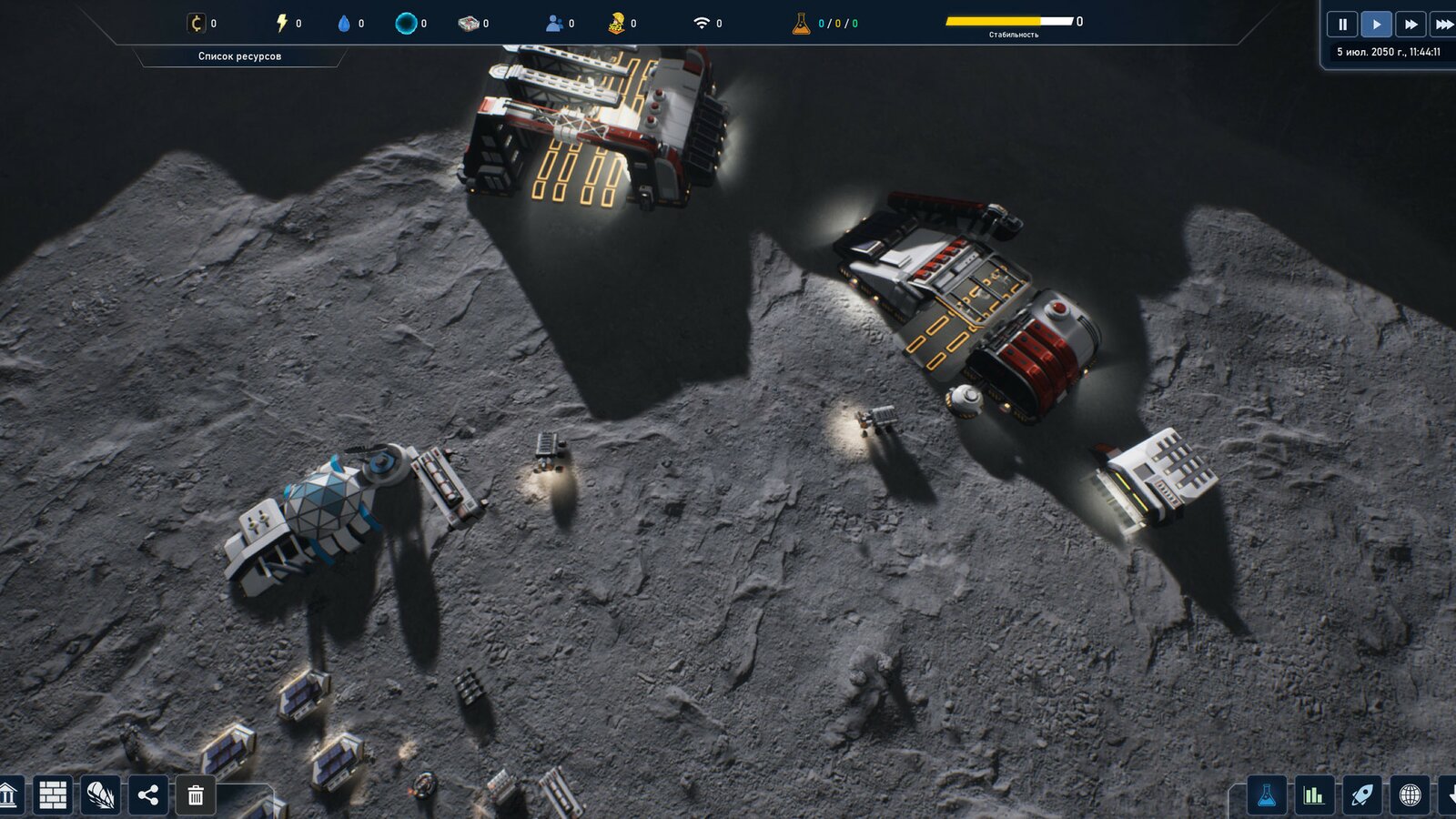This screenshot has height=819, width=1456.
Task: Open the rocket launch panel
Action: click(1361, 795)
